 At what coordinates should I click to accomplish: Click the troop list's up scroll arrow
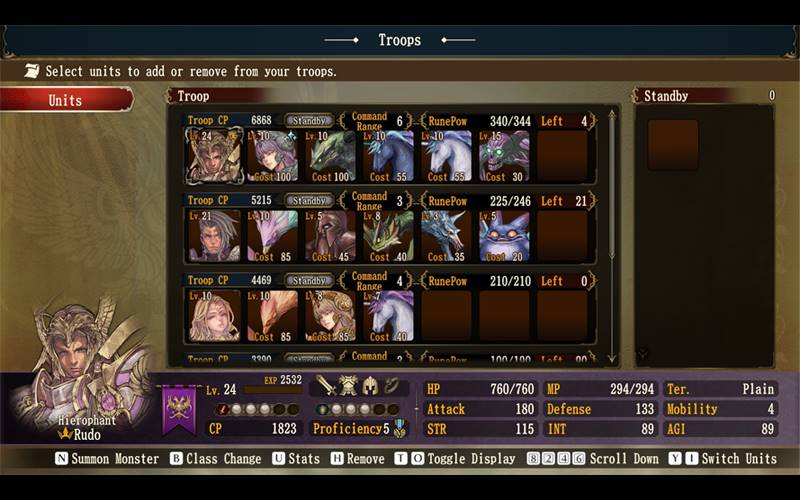(x=612, y=115)
